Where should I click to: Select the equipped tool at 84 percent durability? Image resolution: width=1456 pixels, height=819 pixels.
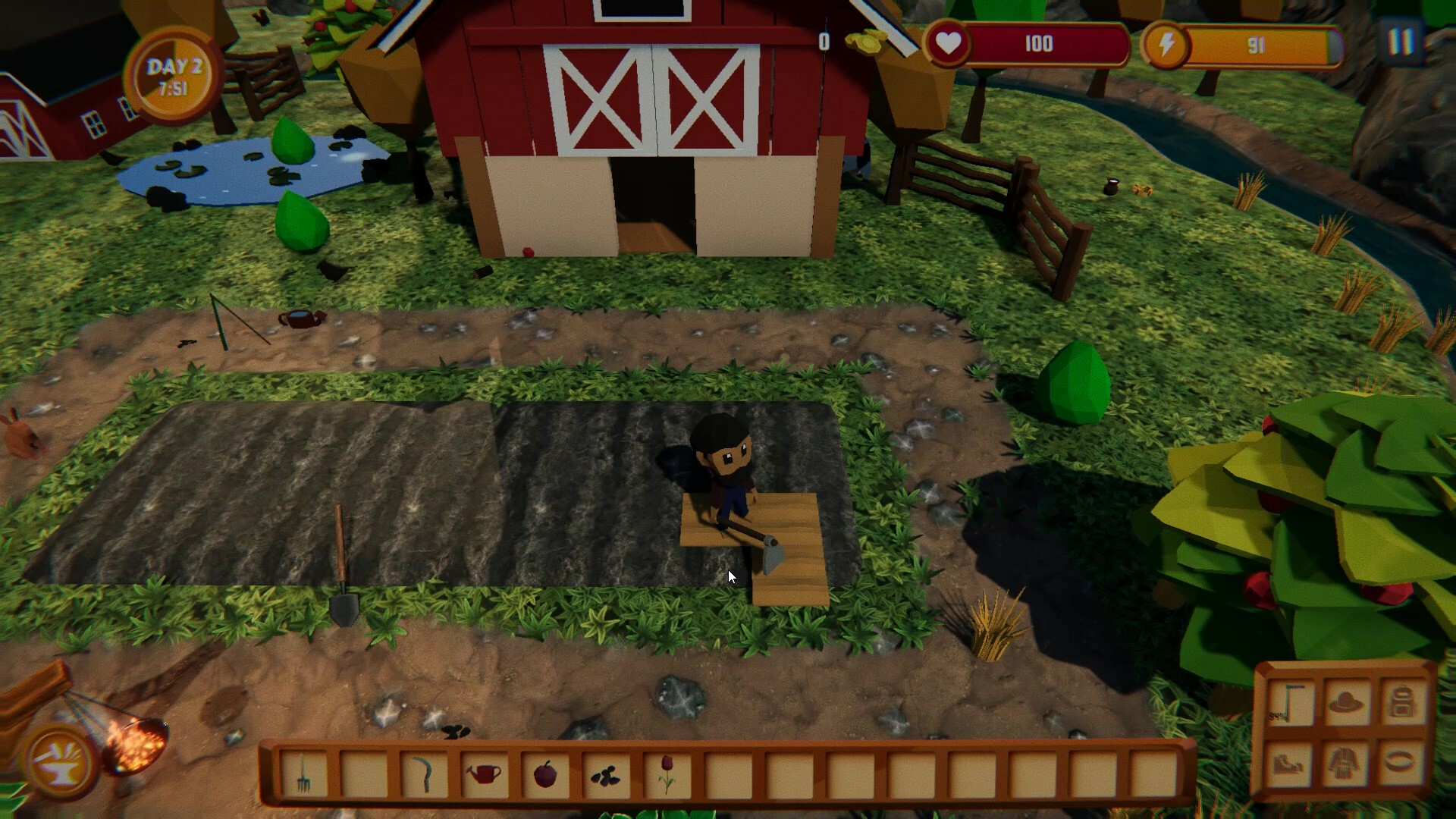[x=1289, y=701]
